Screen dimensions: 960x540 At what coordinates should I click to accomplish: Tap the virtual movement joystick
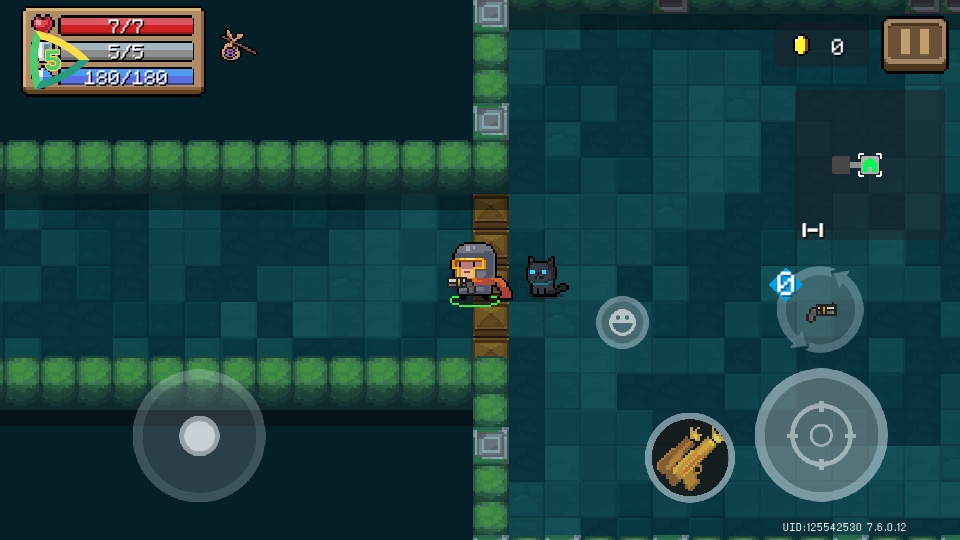[199, 436]
